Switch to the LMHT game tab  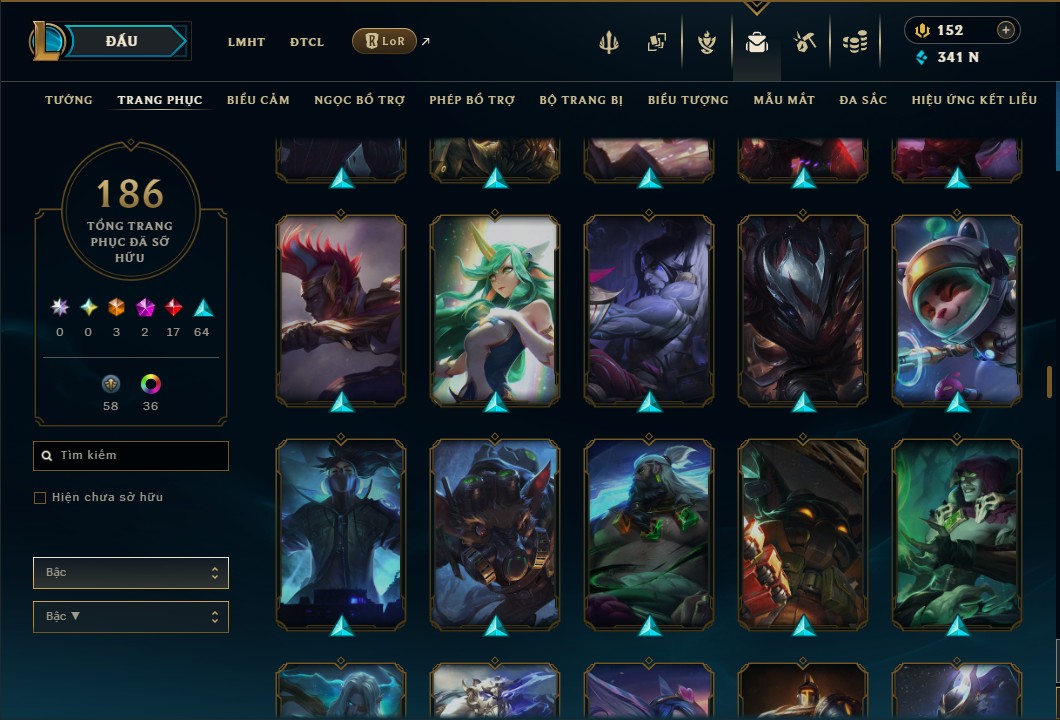coord(246,42)
